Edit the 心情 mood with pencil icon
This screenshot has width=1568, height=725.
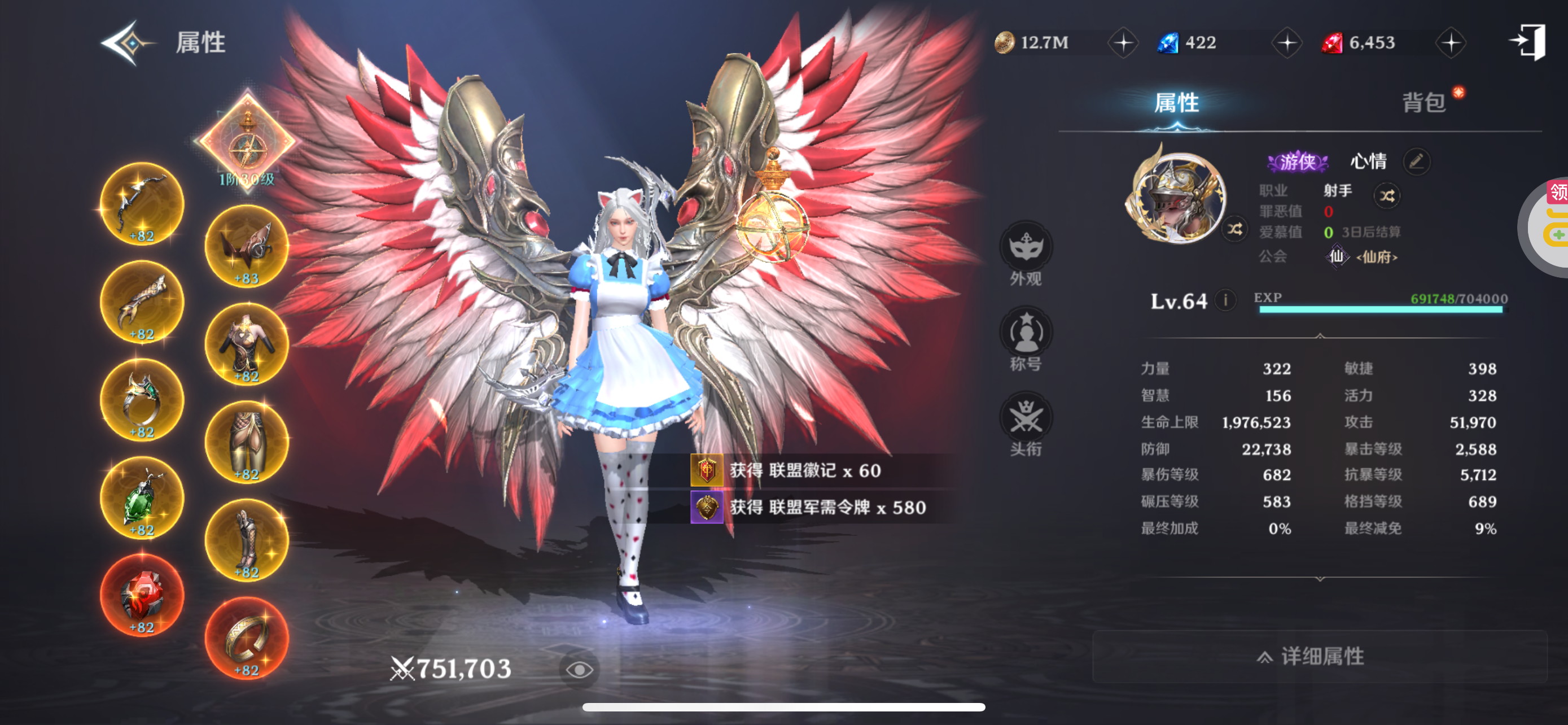pos(1416,161)
